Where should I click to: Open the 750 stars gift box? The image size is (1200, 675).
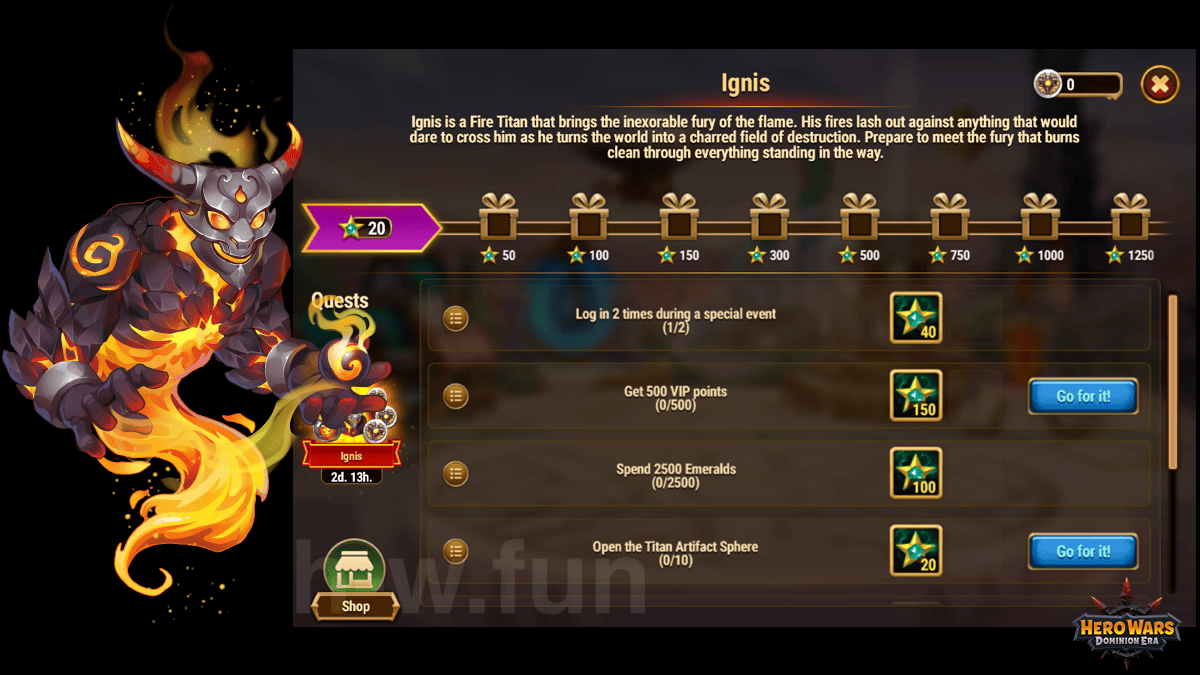coord(949,216)
